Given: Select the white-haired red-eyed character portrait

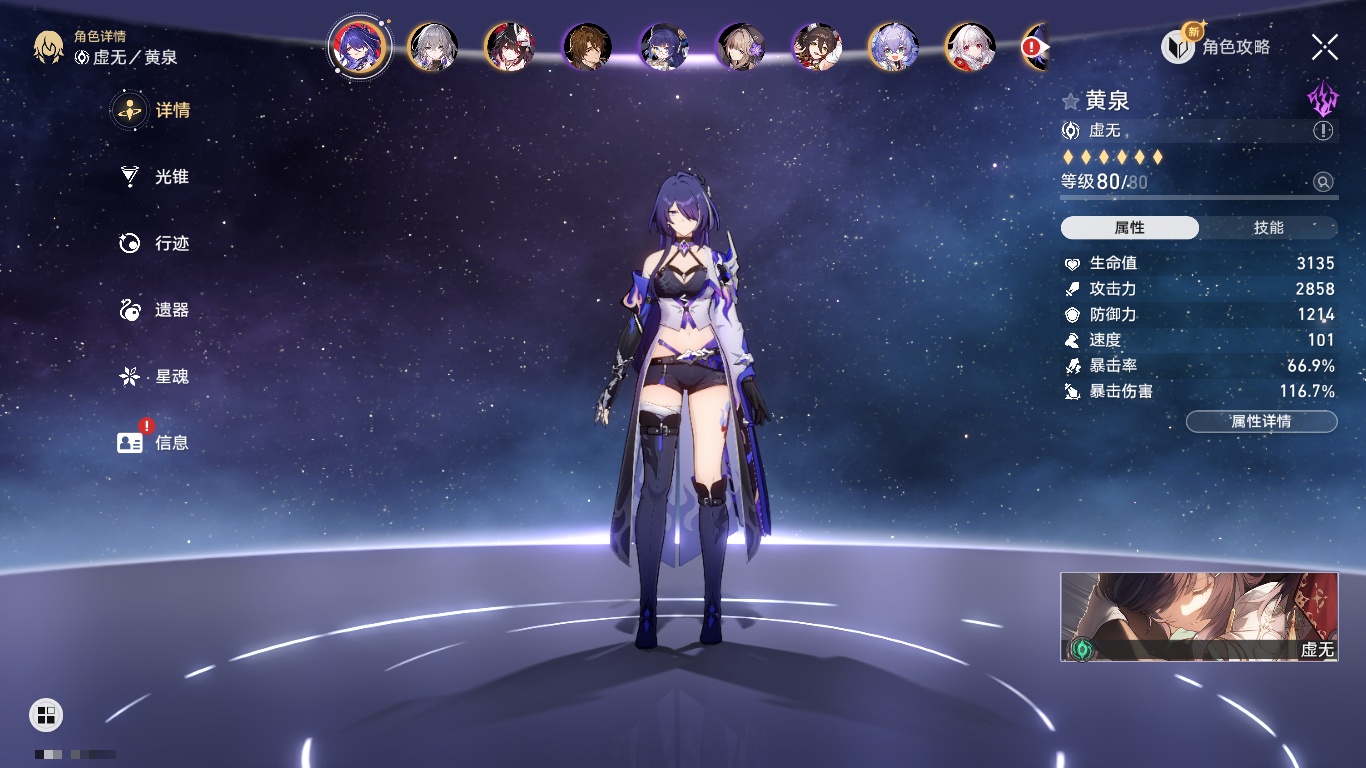Looking at the screenshot, I should 970,47.
